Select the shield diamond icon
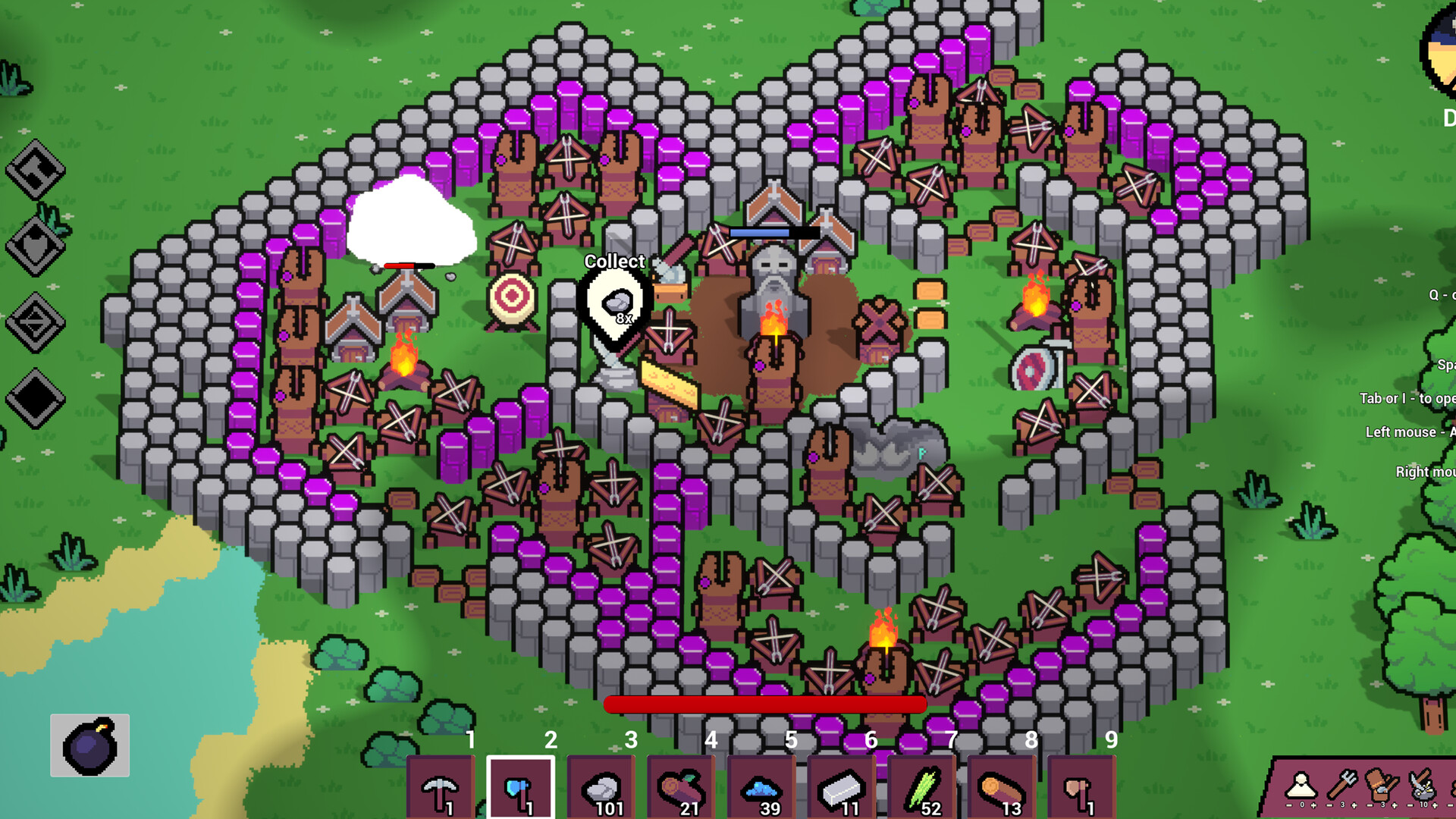 (x=36, y=246)
